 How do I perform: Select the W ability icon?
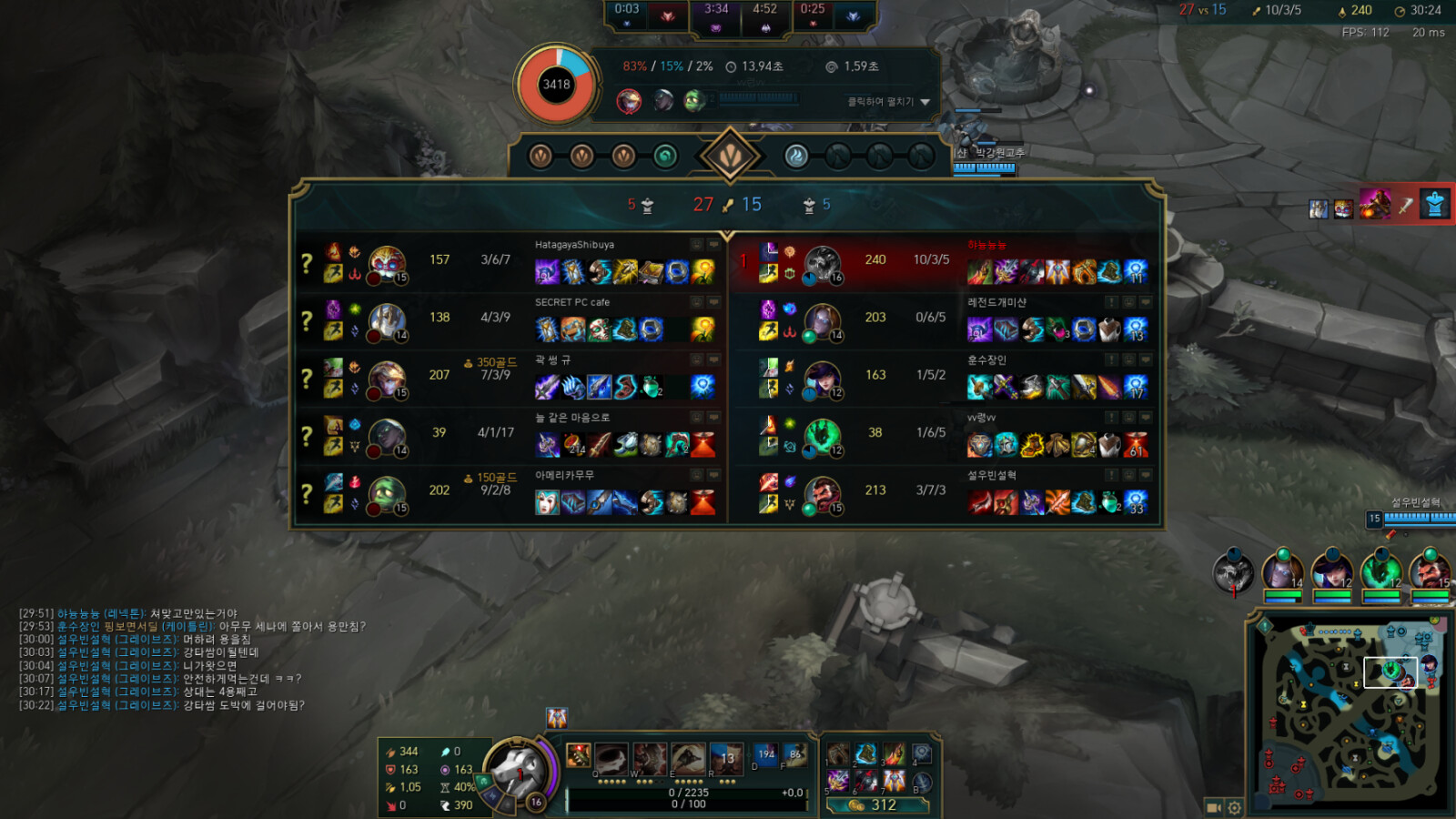[649, 759]
